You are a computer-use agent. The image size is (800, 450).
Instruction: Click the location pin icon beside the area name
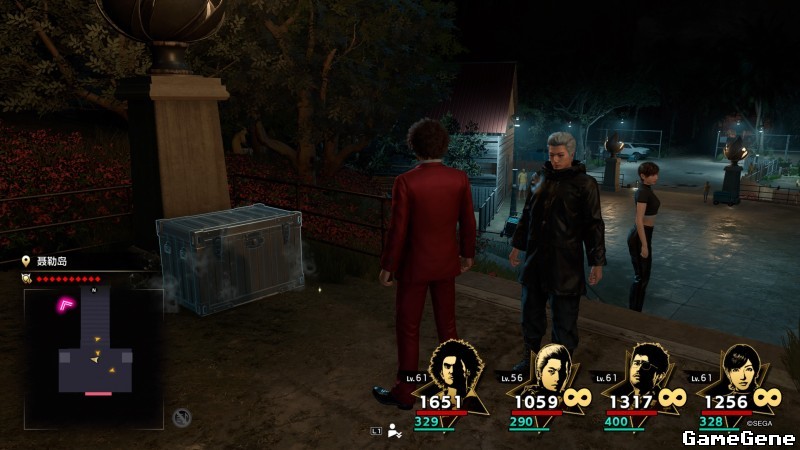(x=27, y=262)
